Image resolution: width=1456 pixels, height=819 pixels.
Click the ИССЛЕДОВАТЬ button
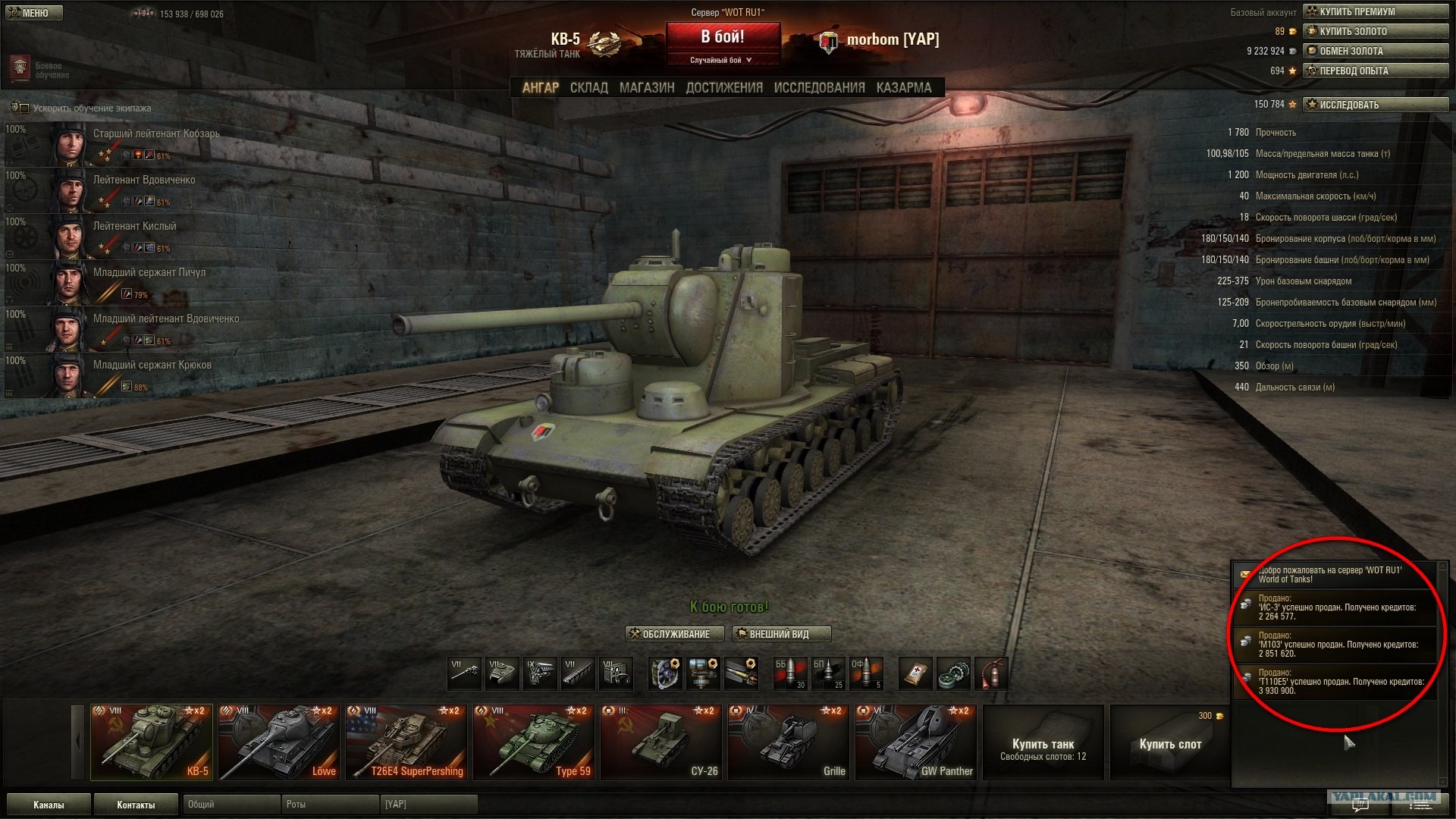click(x=1375, y=105)
